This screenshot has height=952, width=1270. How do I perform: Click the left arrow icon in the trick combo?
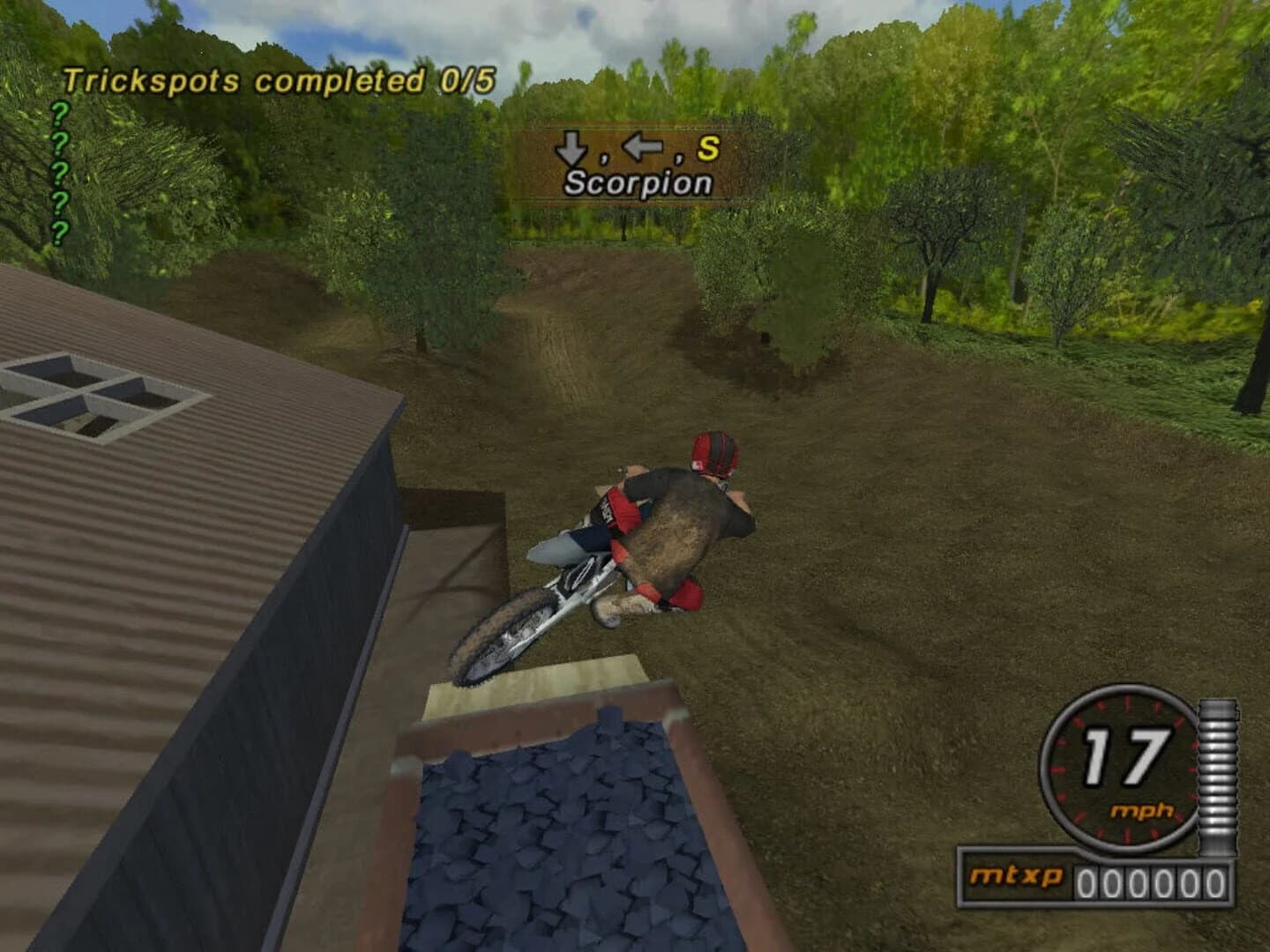pyautogui.click(x=645, y=150)
